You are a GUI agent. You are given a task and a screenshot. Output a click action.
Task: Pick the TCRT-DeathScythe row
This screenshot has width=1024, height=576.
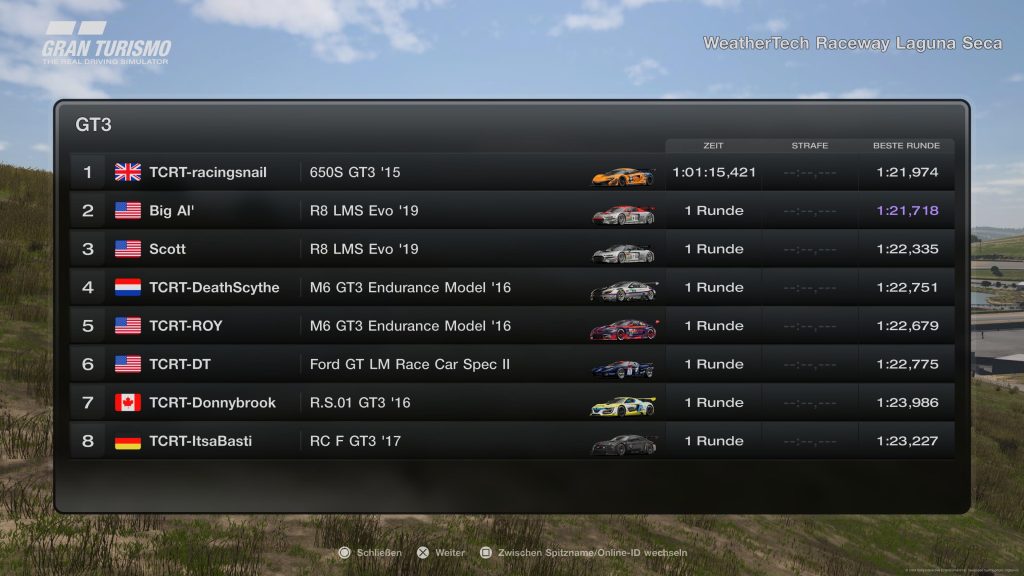(x=510, y=288)
